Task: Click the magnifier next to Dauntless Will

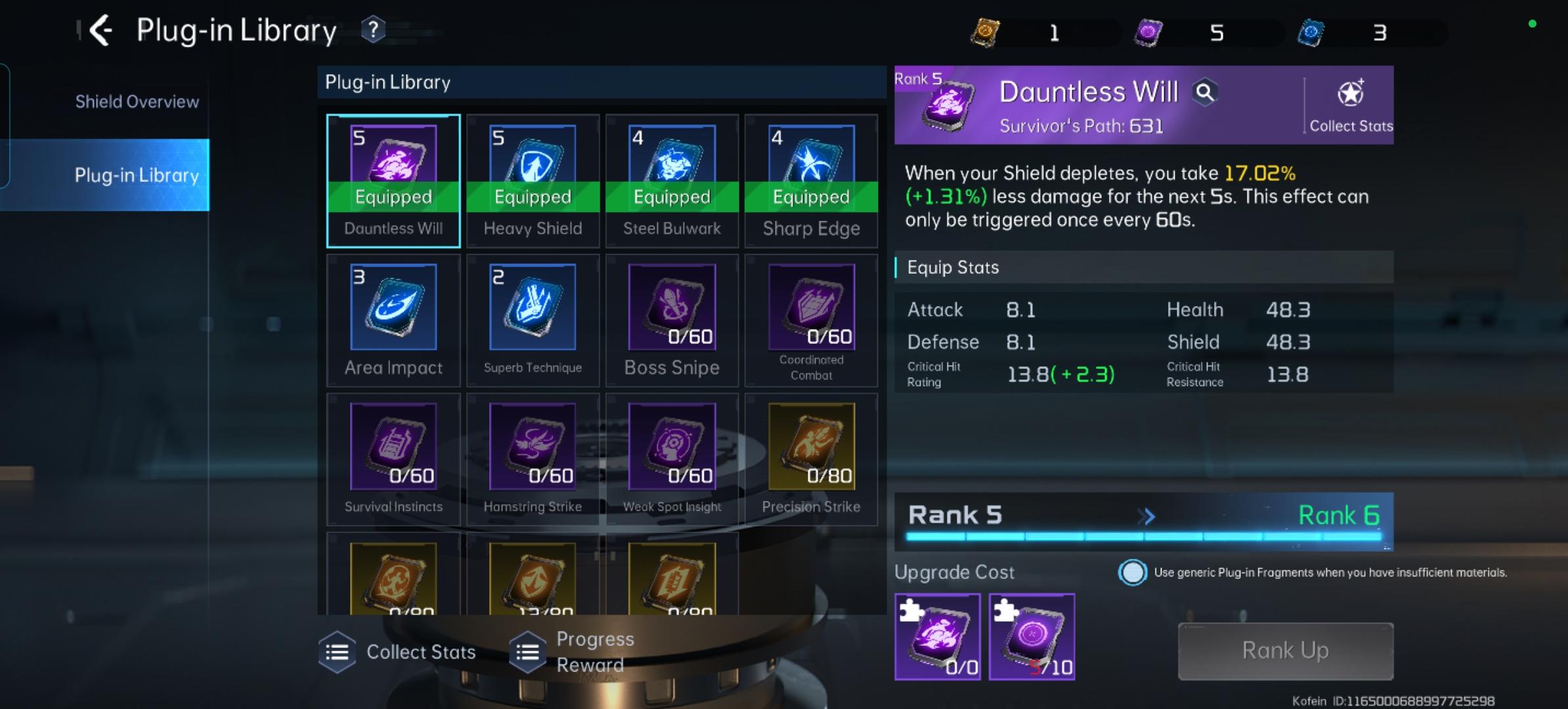Action: tap(1205, 93)
